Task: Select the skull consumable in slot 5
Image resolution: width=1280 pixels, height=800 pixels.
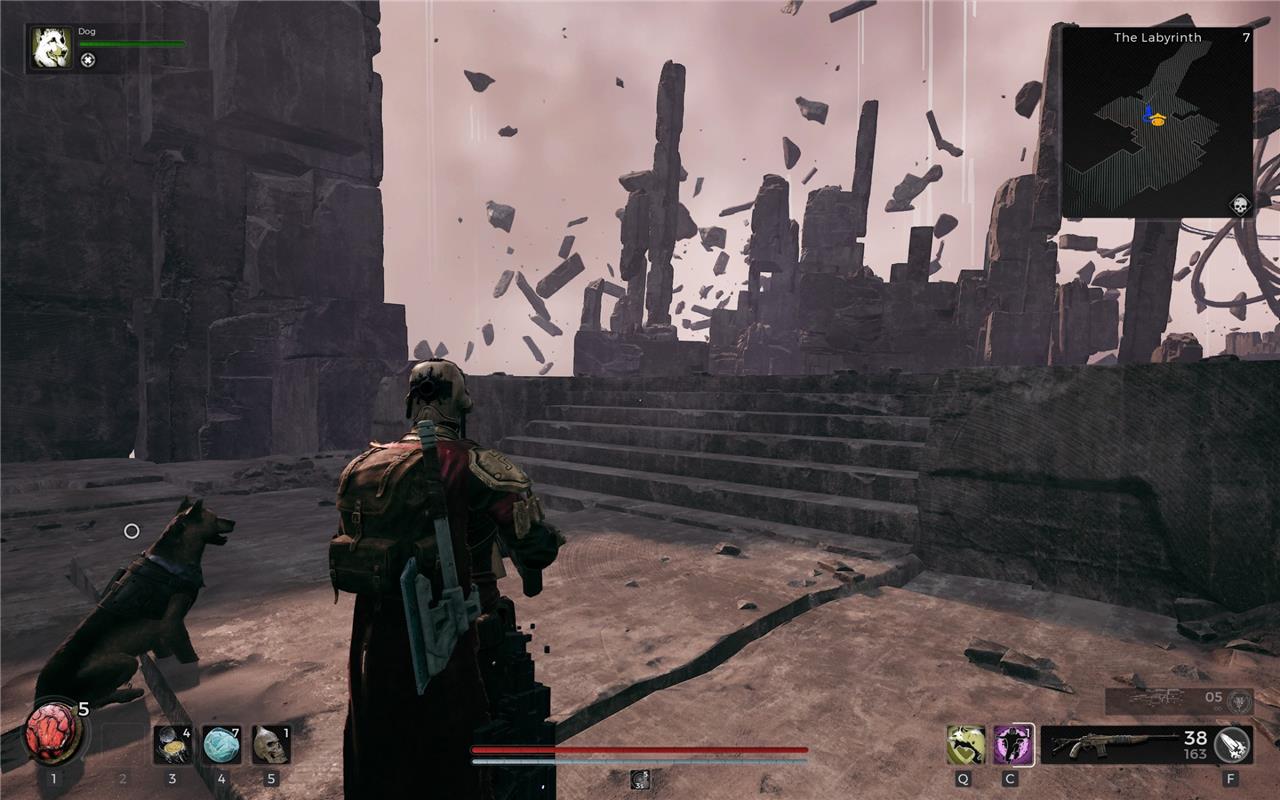Action: point(270,745)
